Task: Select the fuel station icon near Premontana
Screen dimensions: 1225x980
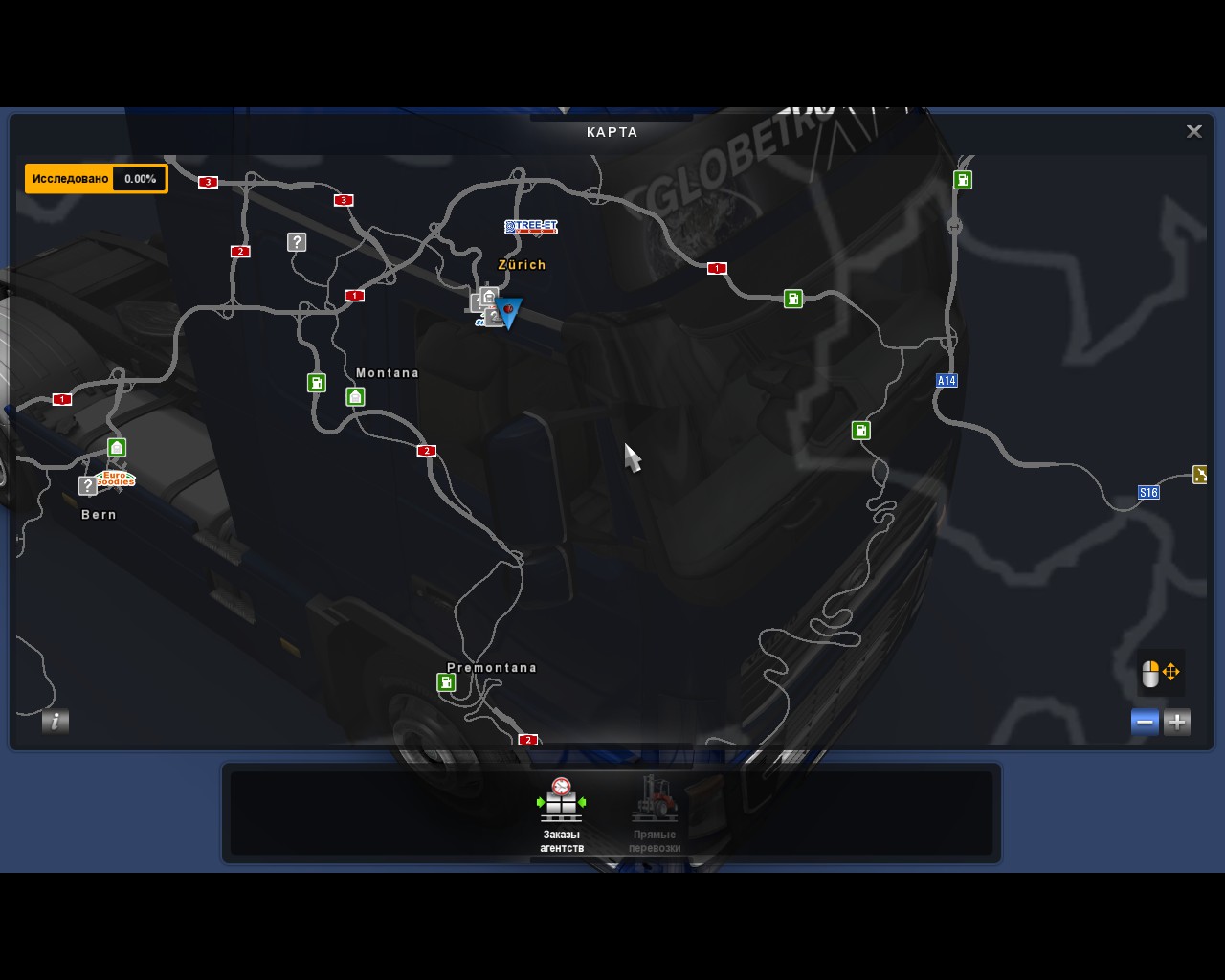Action: 446,682
